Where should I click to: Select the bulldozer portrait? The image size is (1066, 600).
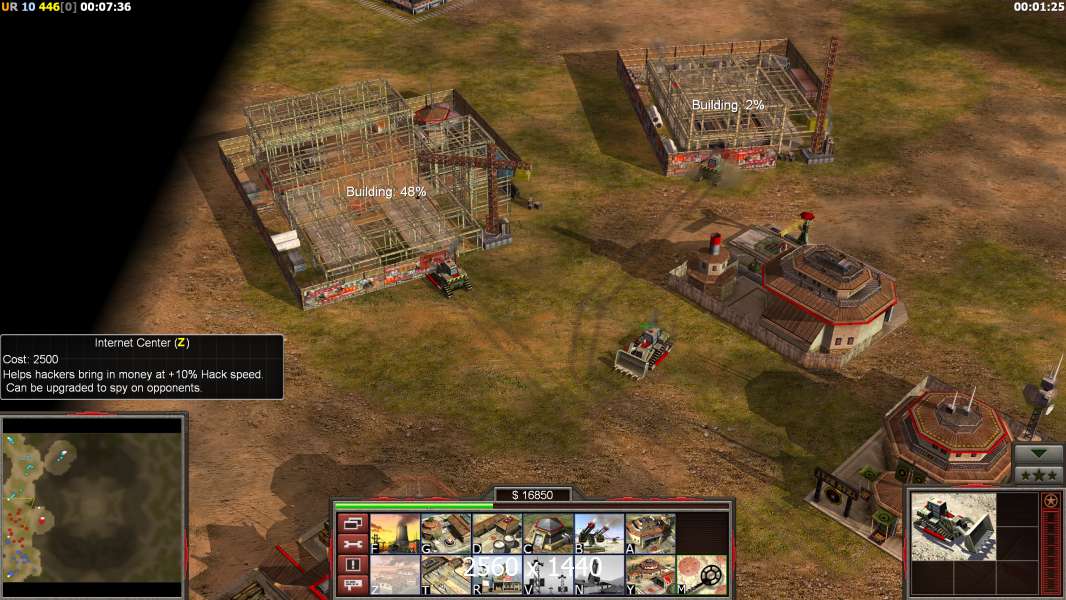(x=953, y=526)
